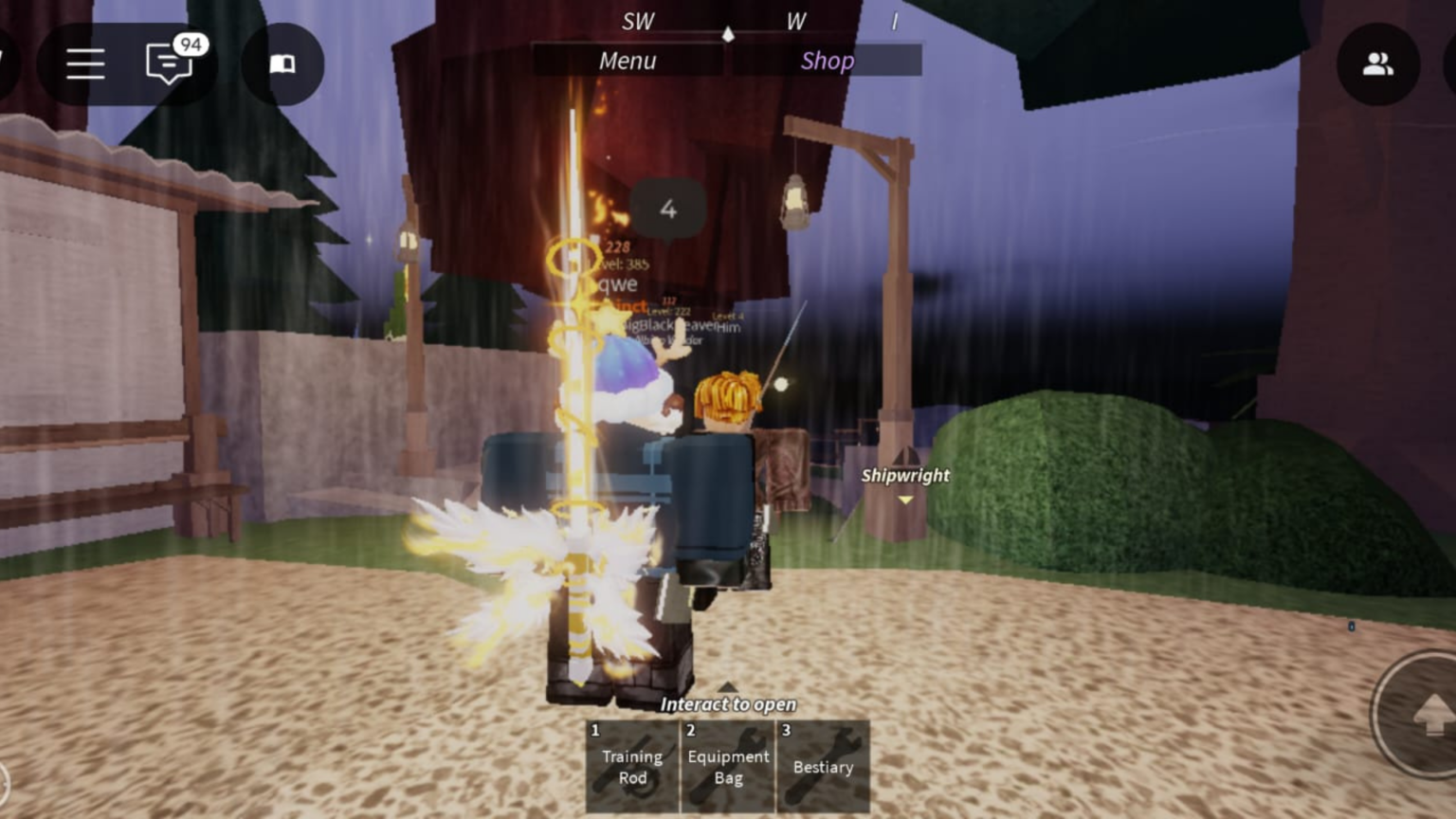Open the Menu tab
Viewport: 1456px width, 819px height.
click(628, 61)
